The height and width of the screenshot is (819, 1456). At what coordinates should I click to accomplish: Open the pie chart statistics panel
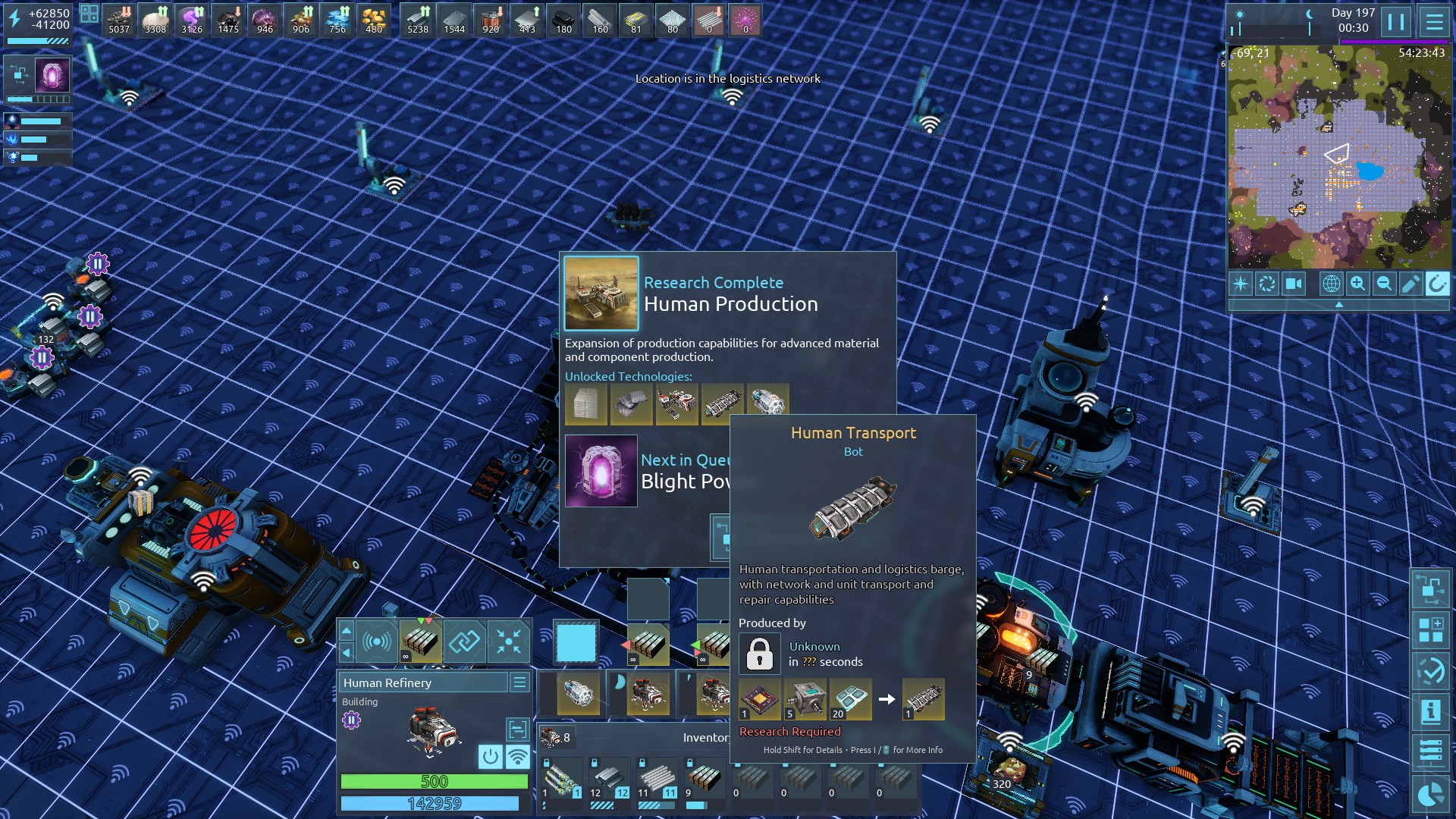1430,794
